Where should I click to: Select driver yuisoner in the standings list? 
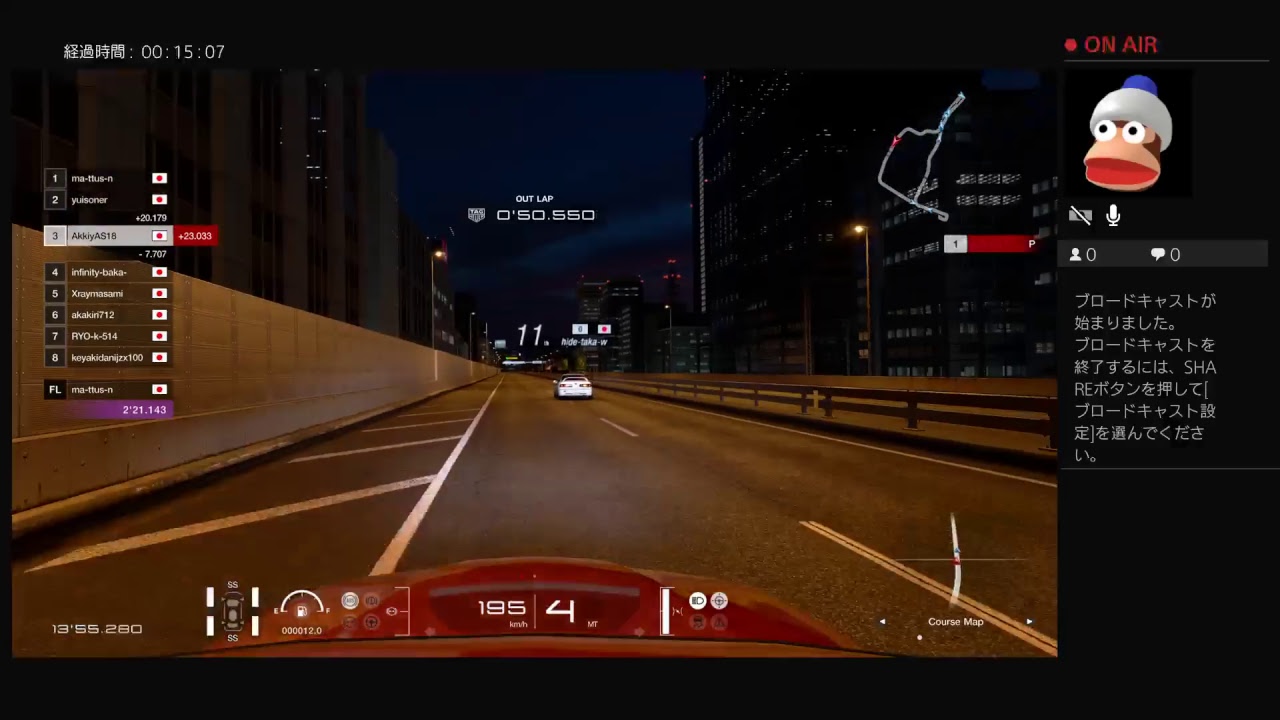(x=91, y=199)
